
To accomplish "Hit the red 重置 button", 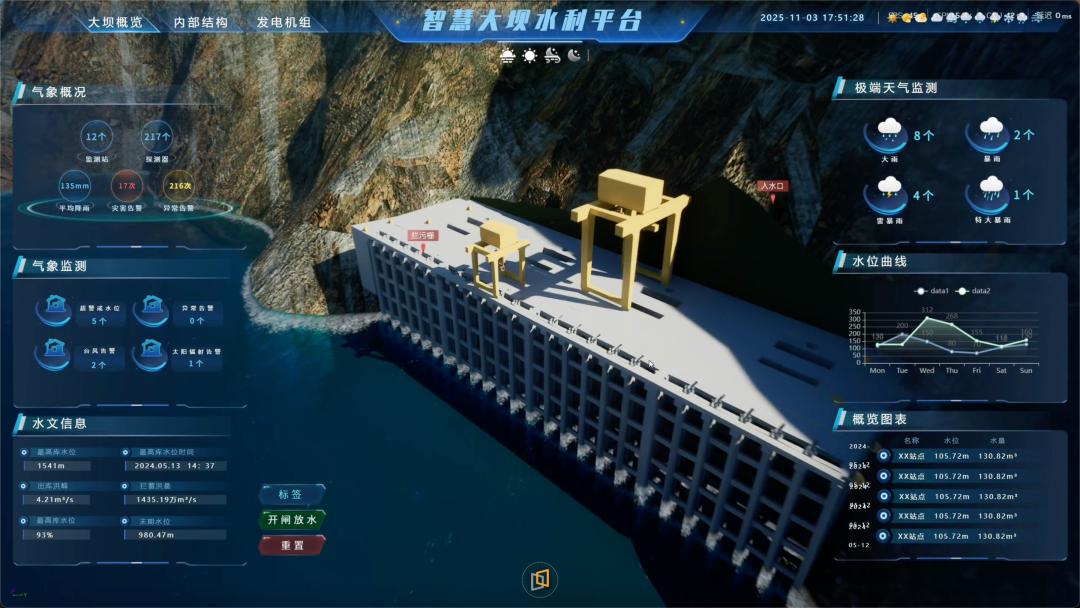I will coord(291,545).
